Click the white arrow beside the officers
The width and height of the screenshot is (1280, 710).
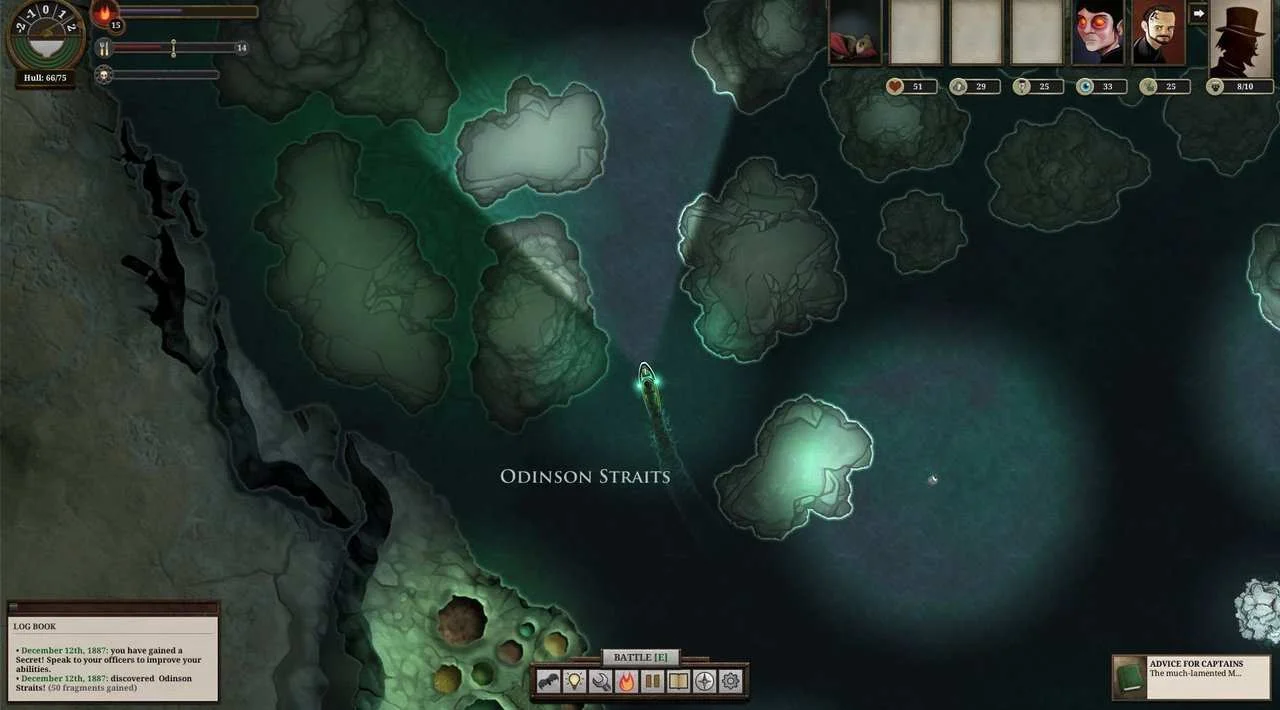pos(1198,14)
